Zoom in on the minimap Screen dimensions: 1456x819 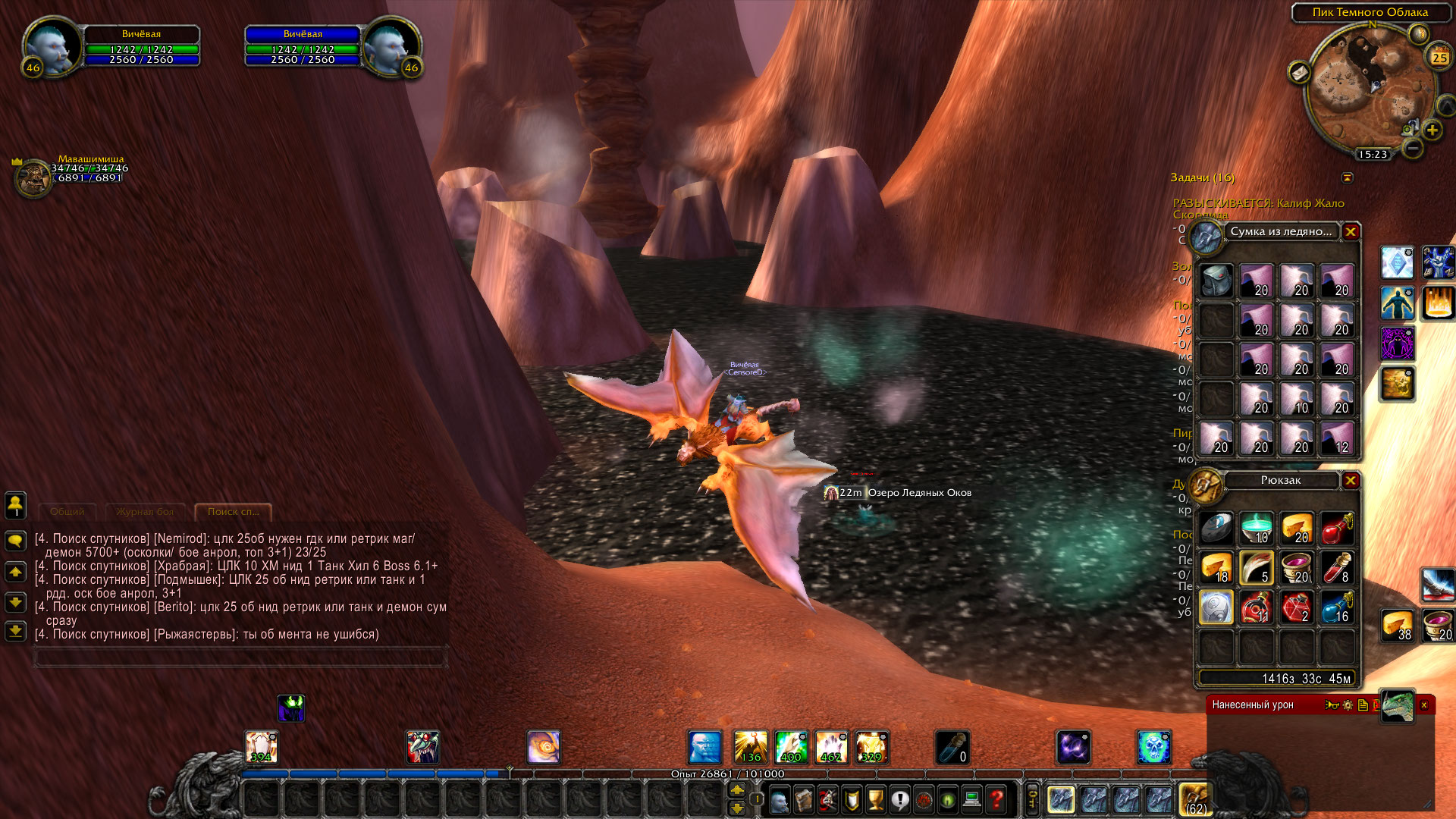(1432, 130)
